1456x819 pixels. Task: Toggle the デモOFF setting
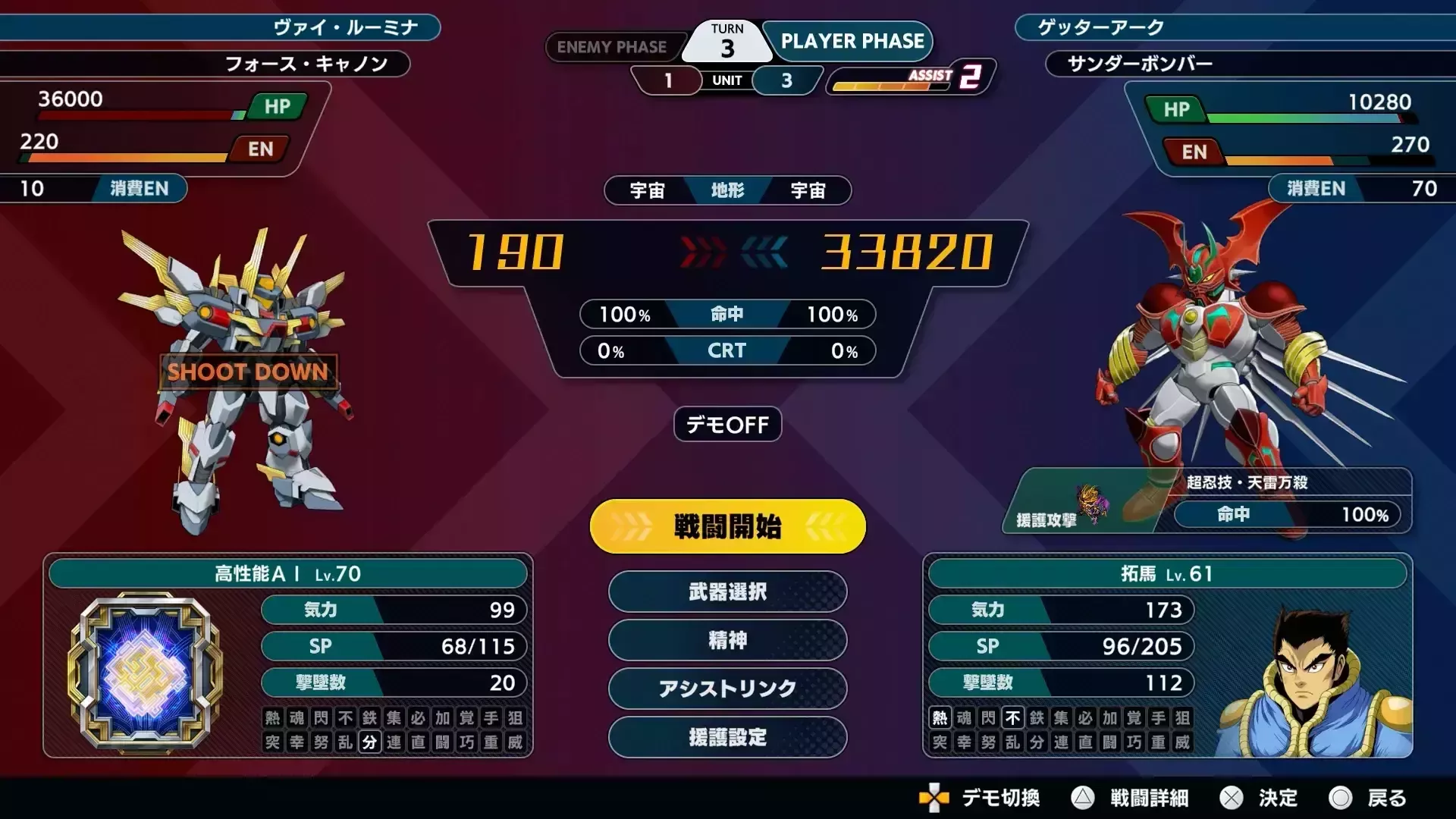[726, 425]
